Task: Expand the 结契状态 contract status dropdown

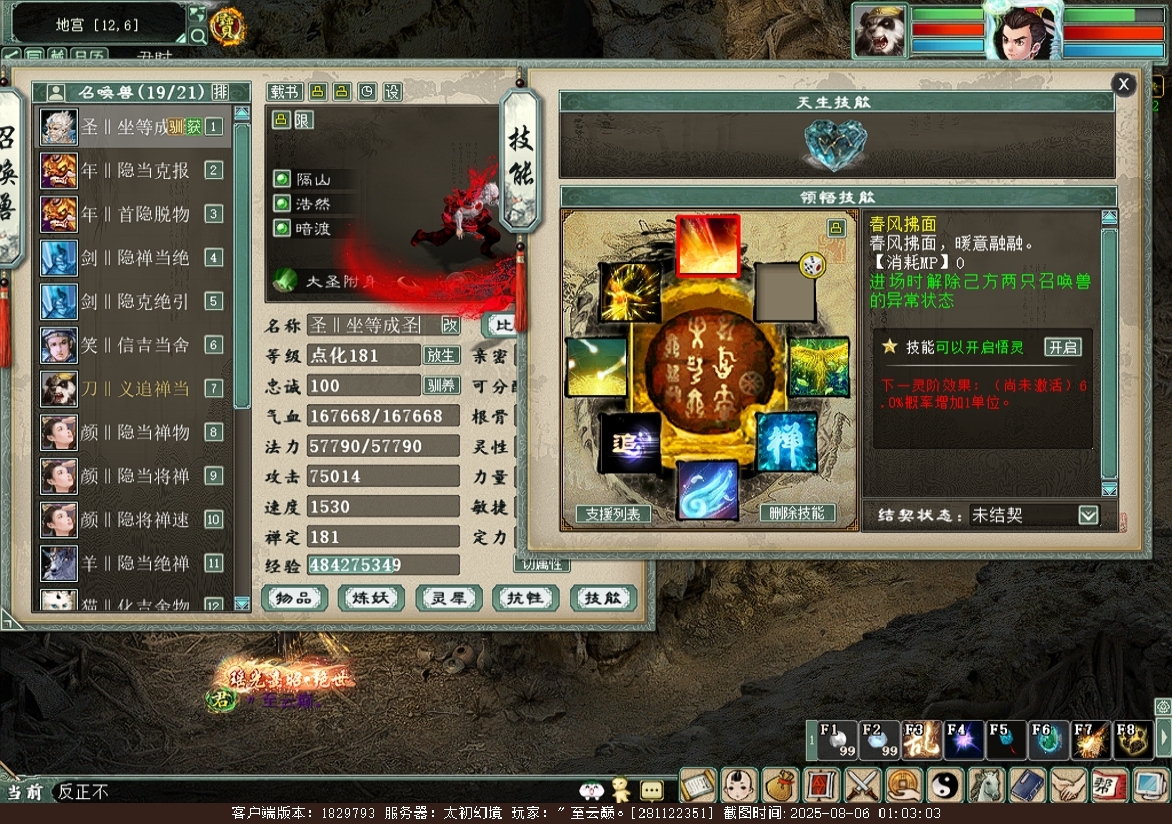Action: point(1088,515)
